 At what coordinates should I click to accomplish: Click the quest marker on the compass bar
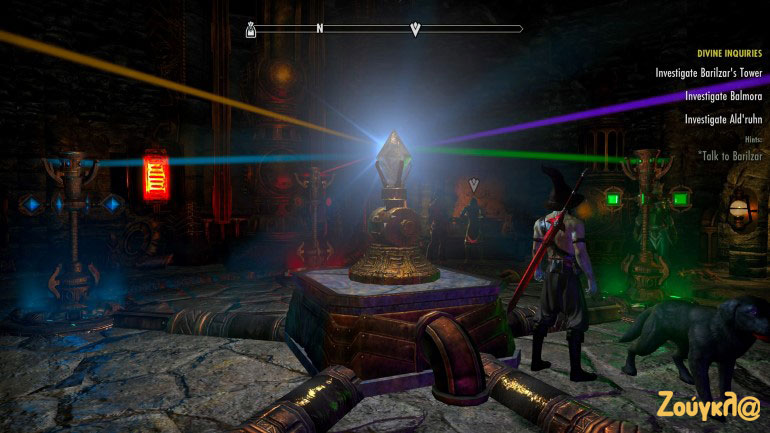pos(416,29)
